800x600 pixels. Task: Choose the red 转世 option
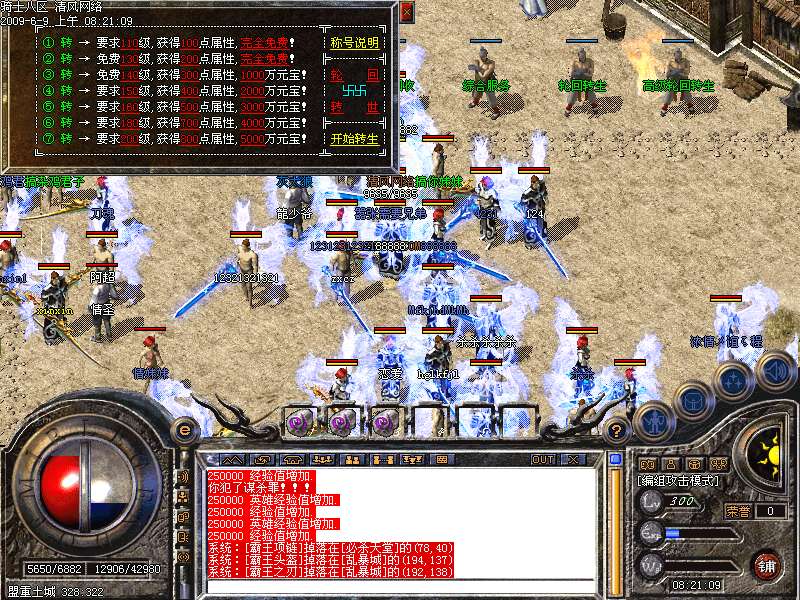[x=355, y=107]
